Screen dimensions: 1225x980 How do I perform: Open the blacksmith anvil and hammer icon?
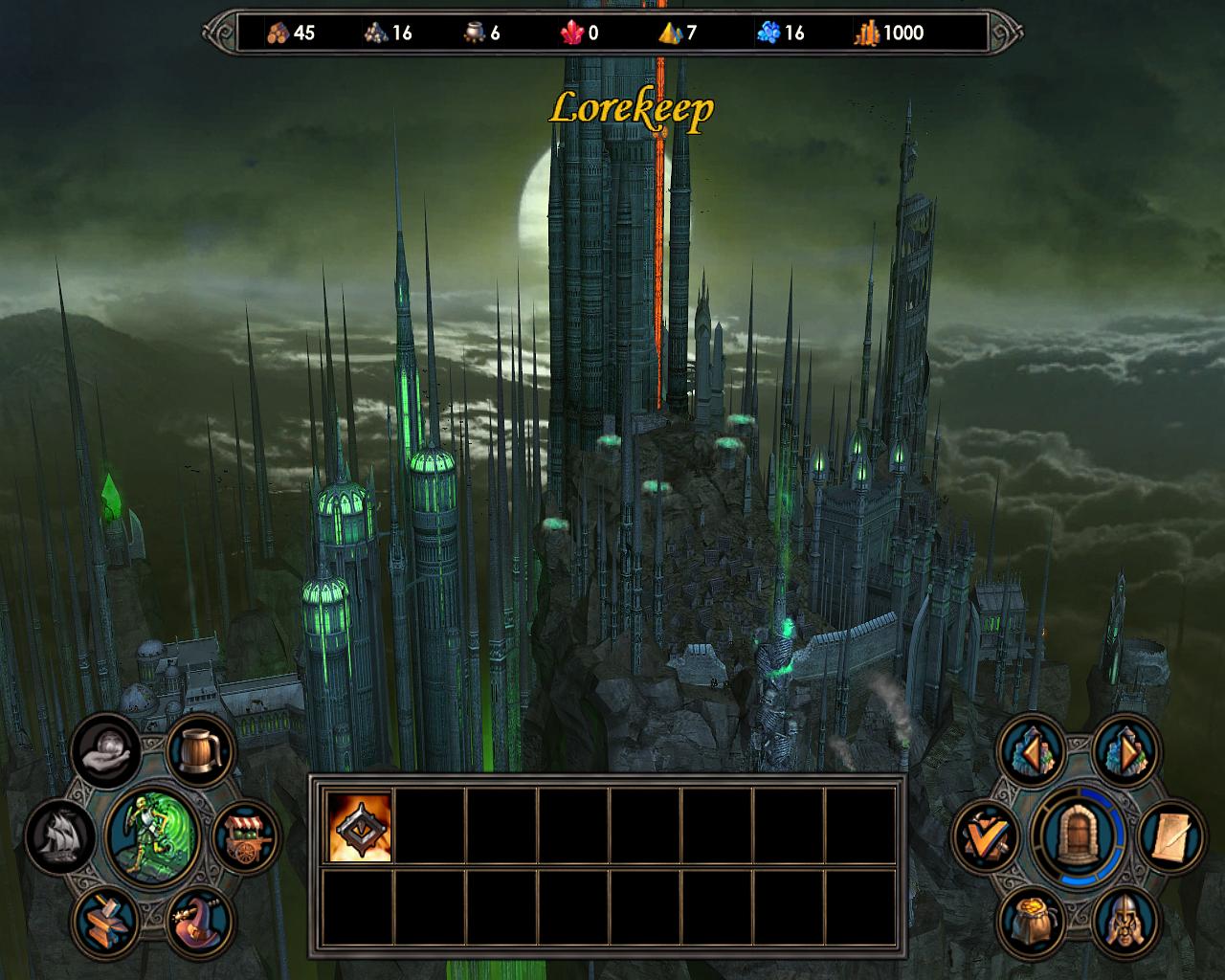[107, 920]
